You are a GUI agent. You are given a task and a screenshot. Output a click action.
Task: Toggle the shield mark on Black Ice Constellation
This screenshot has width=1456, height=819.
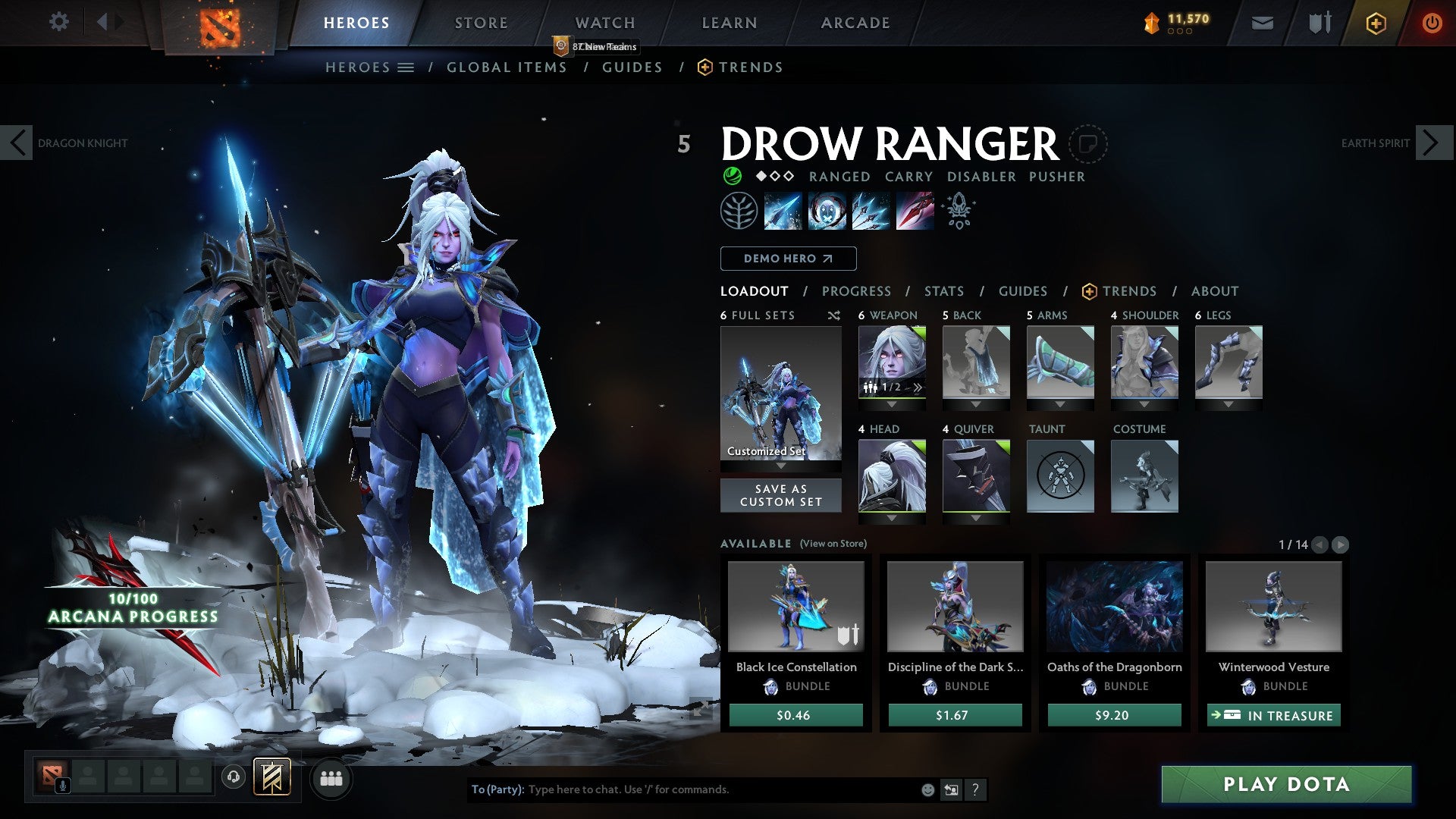[847, 635]
